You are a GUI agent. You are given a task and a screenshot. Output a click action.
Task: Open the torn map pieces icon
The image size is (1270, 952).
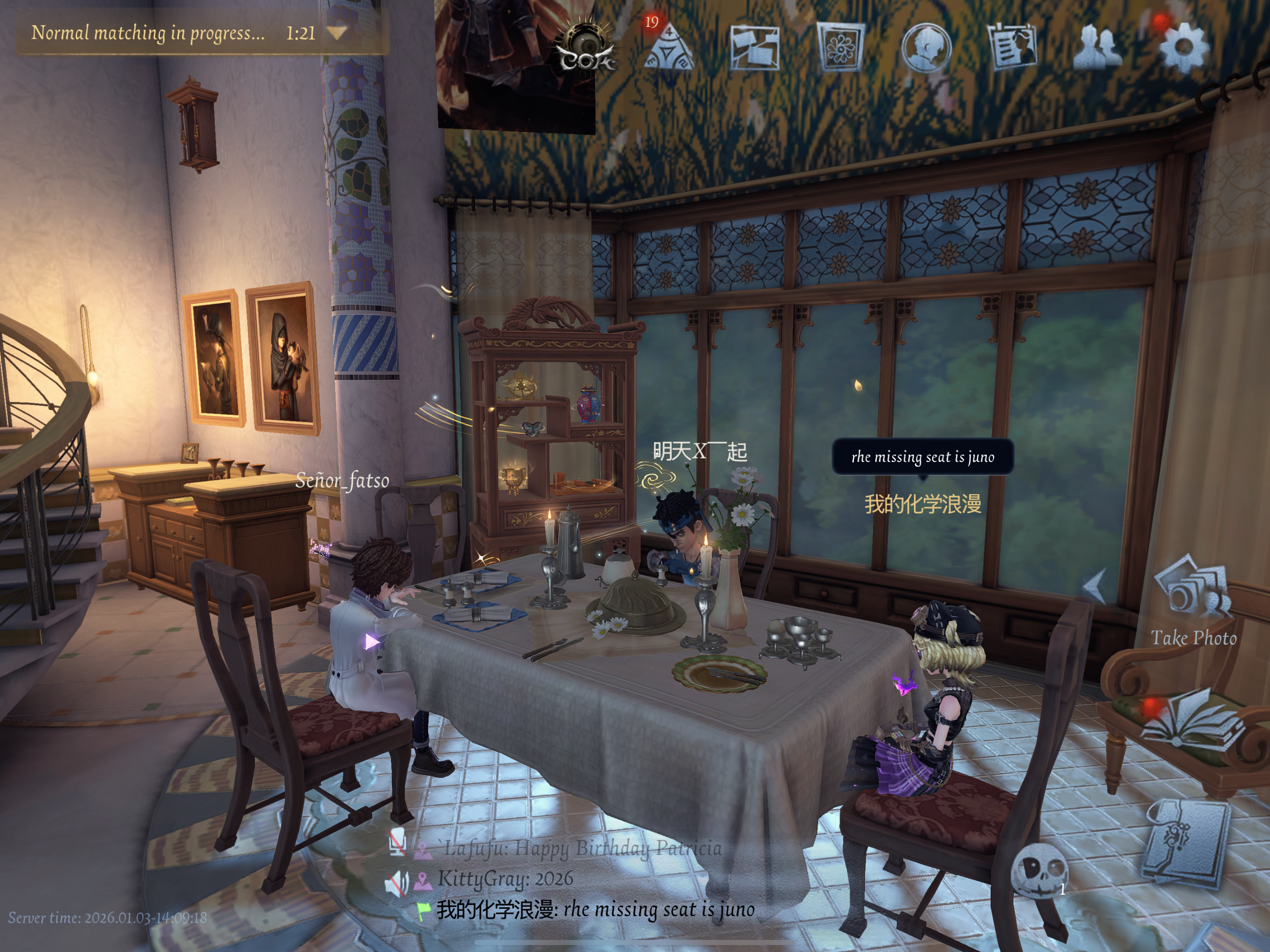coord(754,48)
